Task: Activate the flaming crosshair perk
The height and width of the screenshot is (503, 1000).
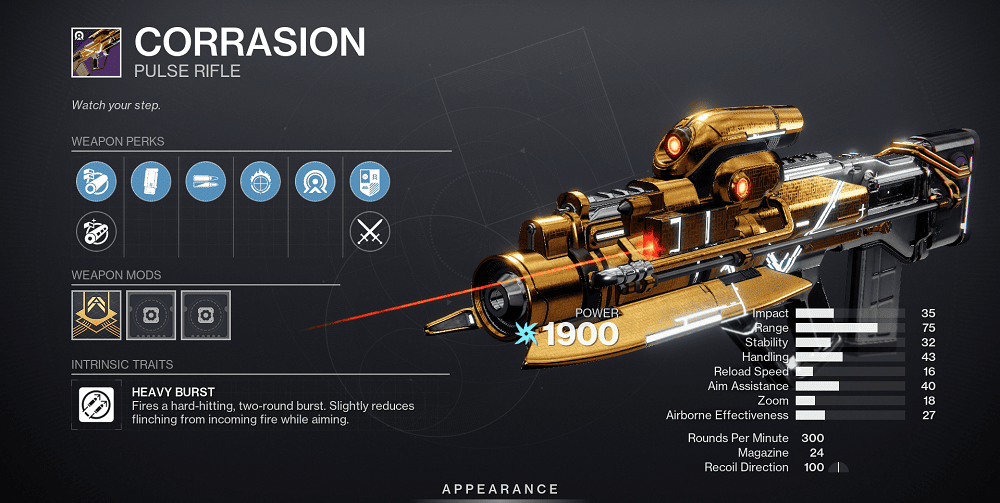Action: pyautogui.click(x=260, y=182)
